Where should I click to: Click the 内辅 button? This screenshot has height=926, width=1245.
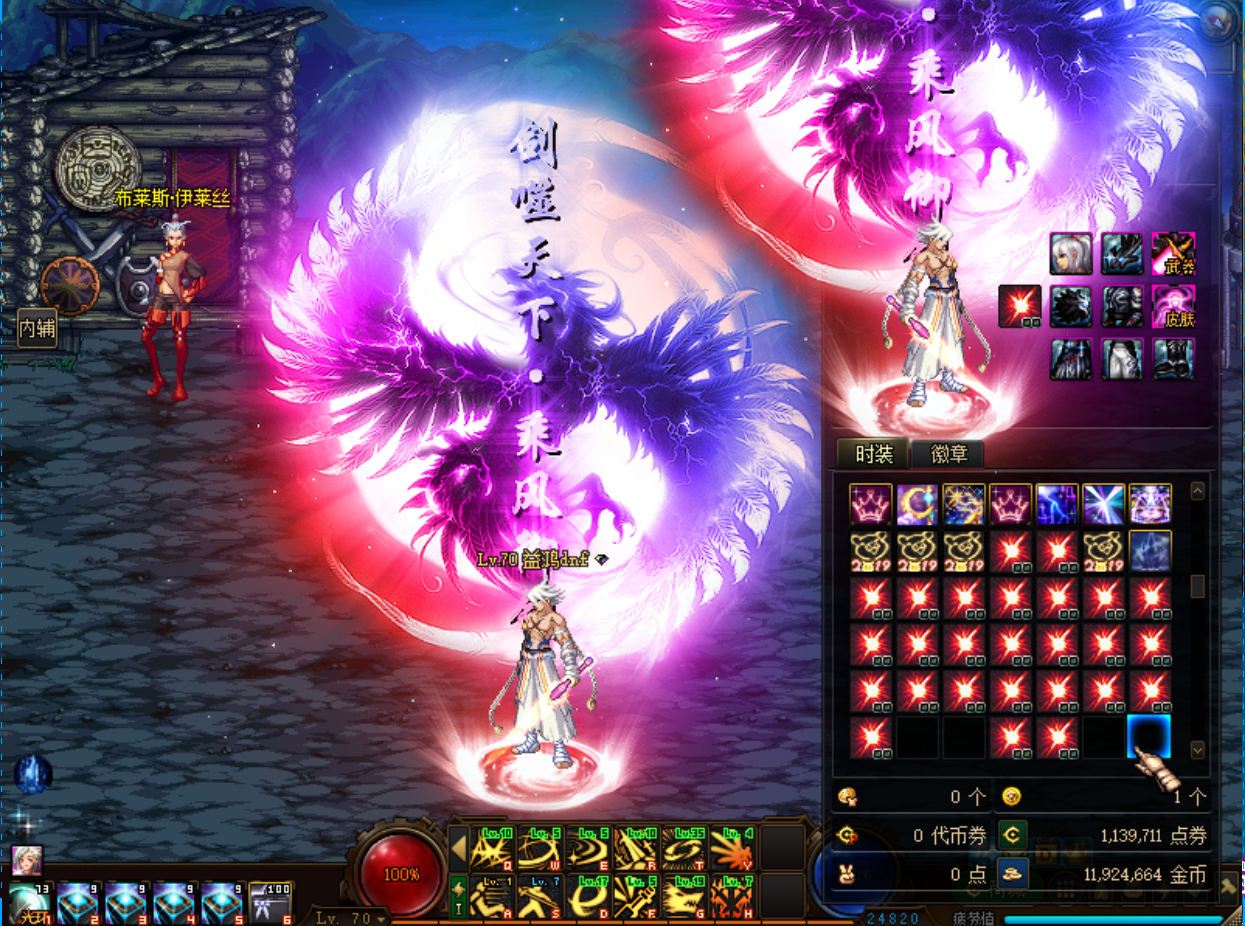click(x=37, y=327)
